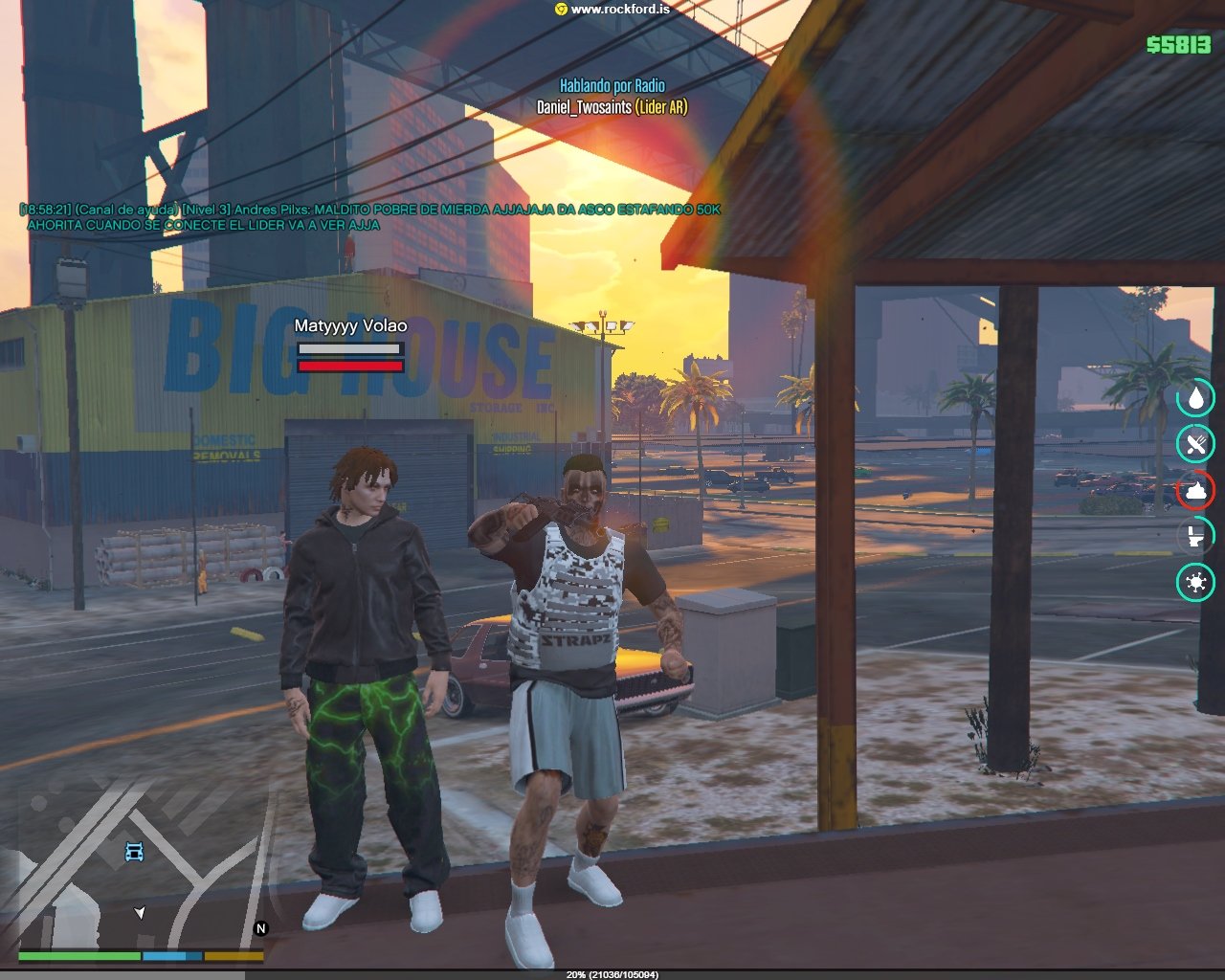The width and height of the screenshot is (1225, 980).
Task: Select the fork and knife hunger icon
Action: pos(1195,443)
